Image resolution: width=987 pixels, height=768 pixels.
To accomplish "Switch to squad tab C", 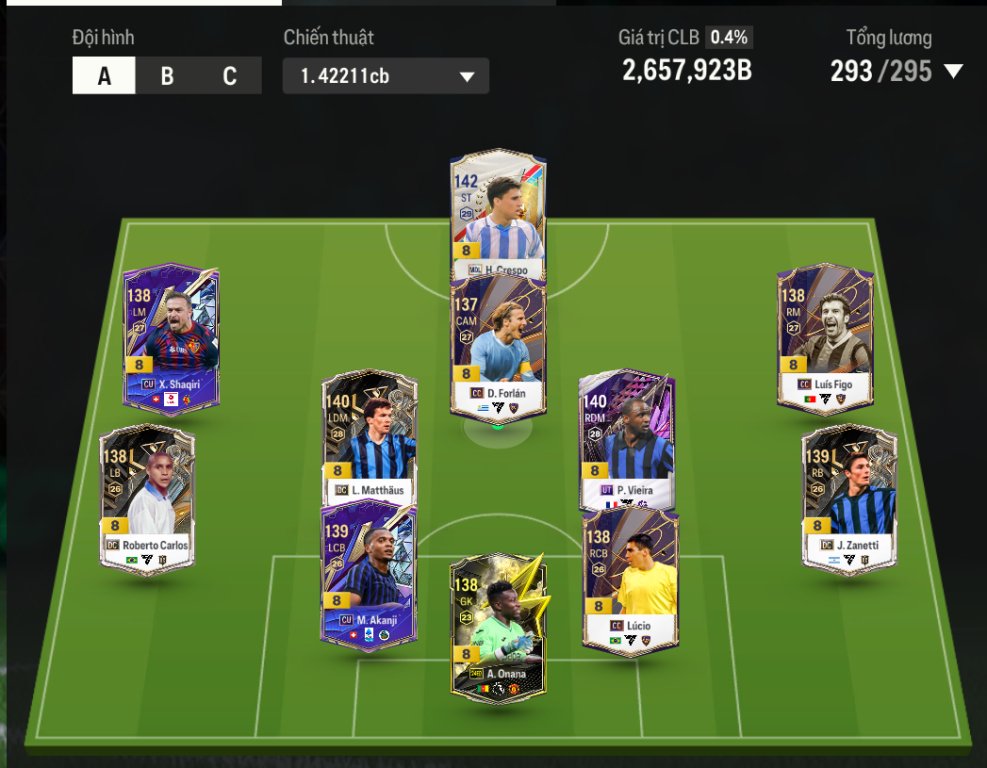I will click(230, 76).
